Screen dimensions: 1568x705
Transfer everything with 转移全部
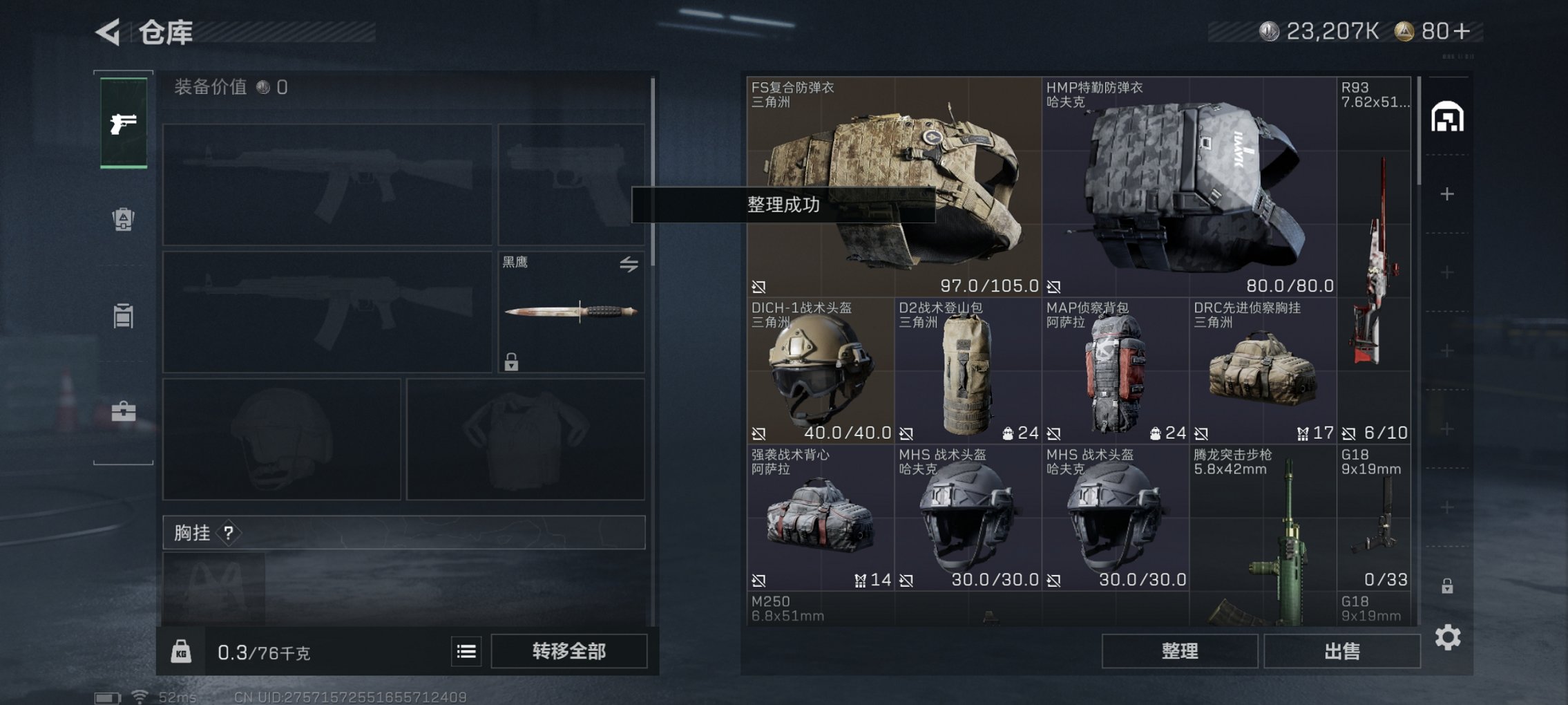(568, 651)
